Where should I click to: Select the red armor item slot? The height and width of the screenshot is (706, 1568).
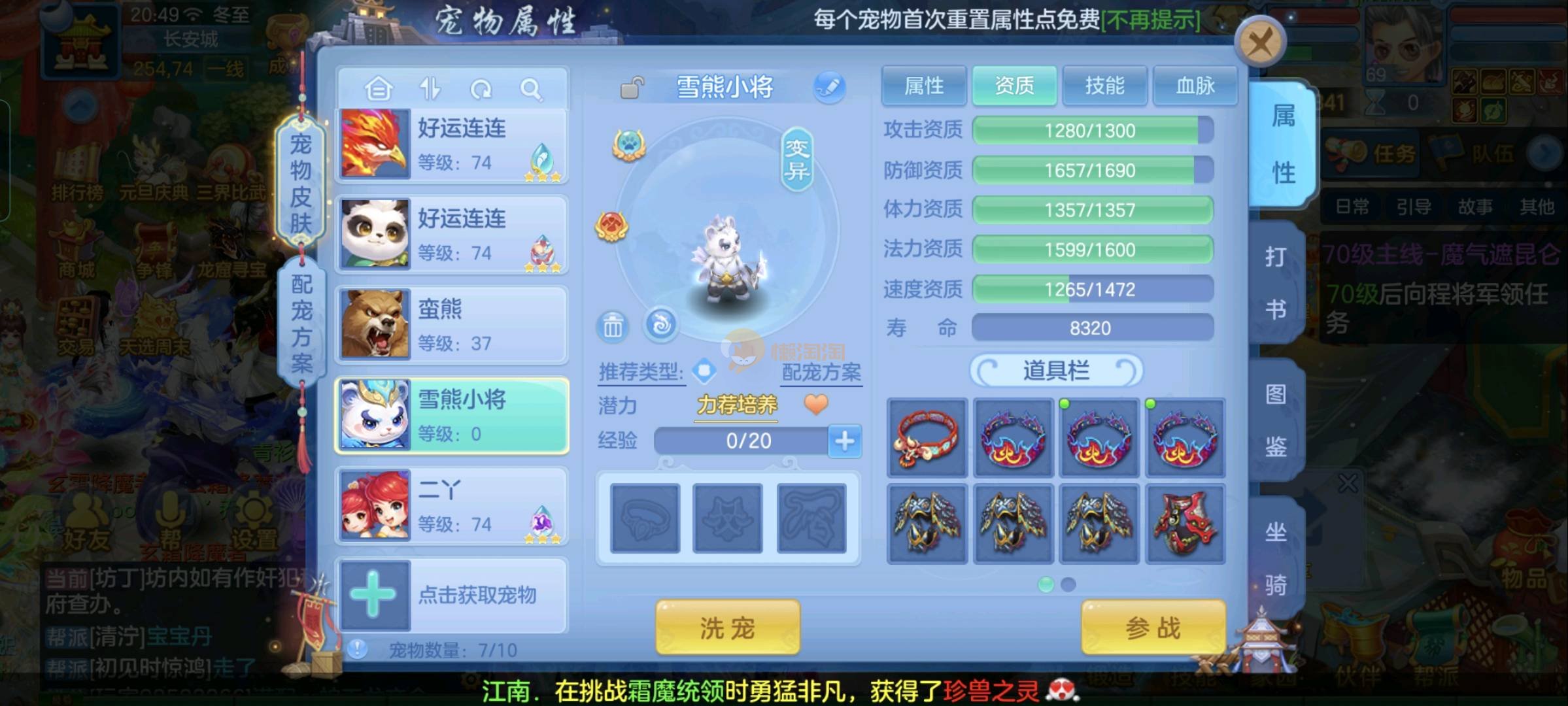tap(1184, 524)
